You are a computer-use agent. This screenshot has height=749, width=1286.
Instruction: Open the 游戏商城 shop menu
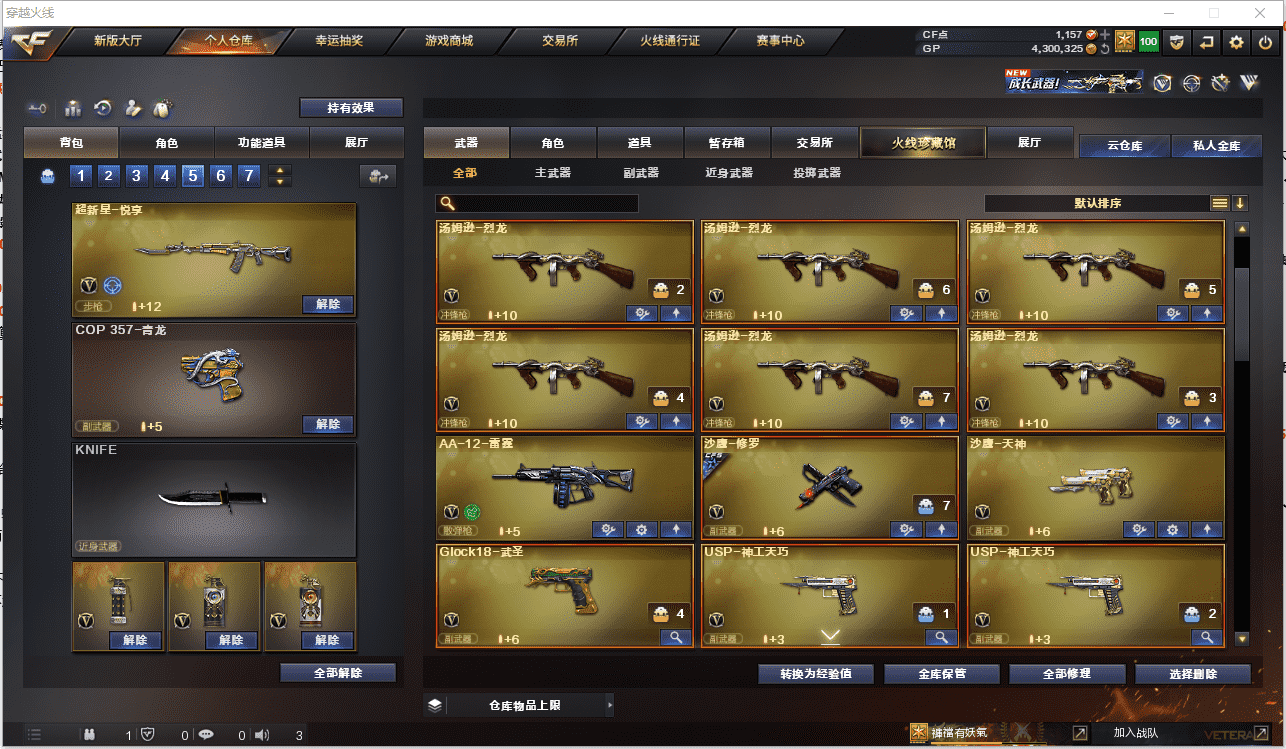tap(449, 41)
